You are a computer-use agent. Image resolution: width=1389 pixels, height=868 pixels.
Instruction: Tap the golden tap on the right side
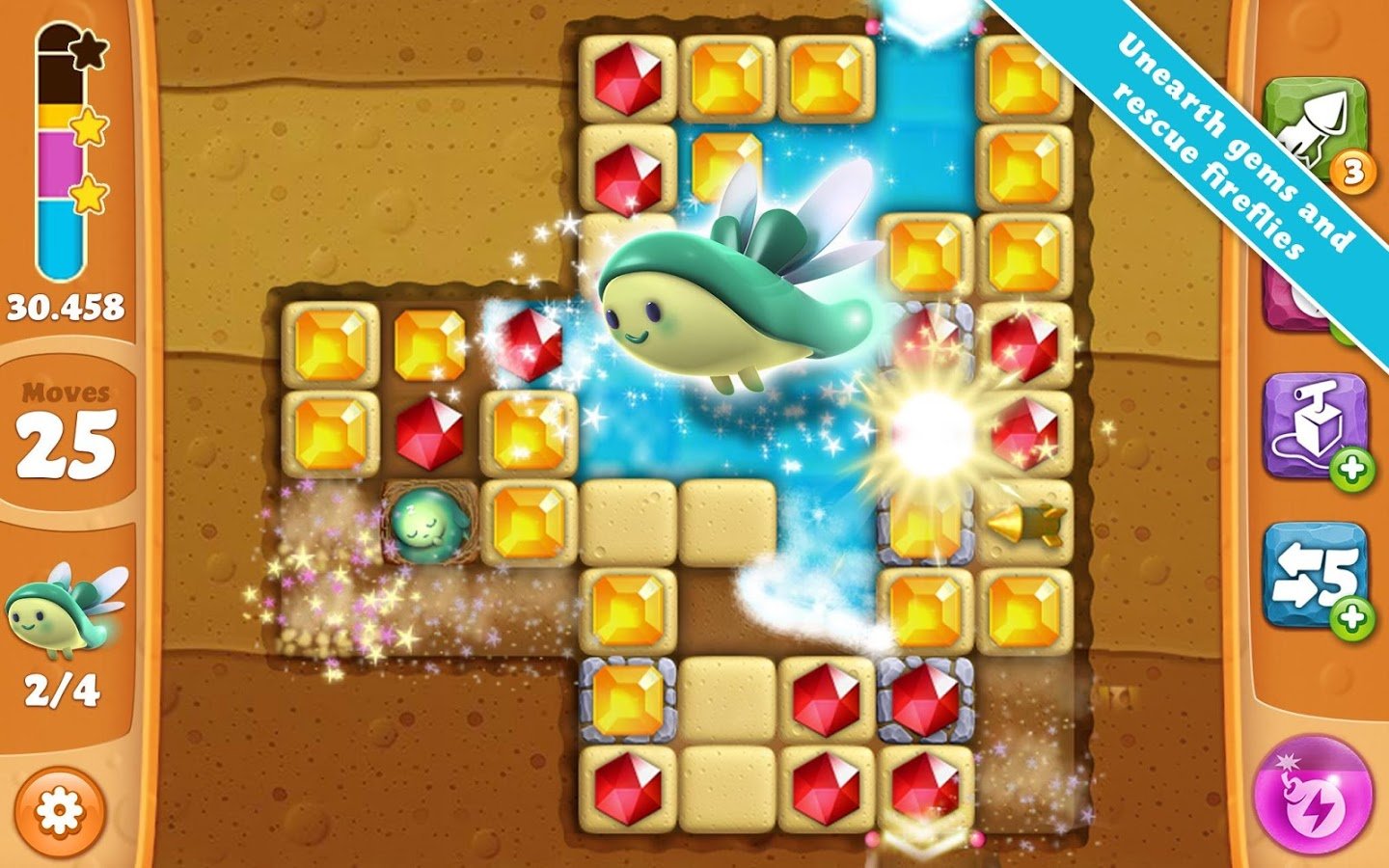point(1027,526)
